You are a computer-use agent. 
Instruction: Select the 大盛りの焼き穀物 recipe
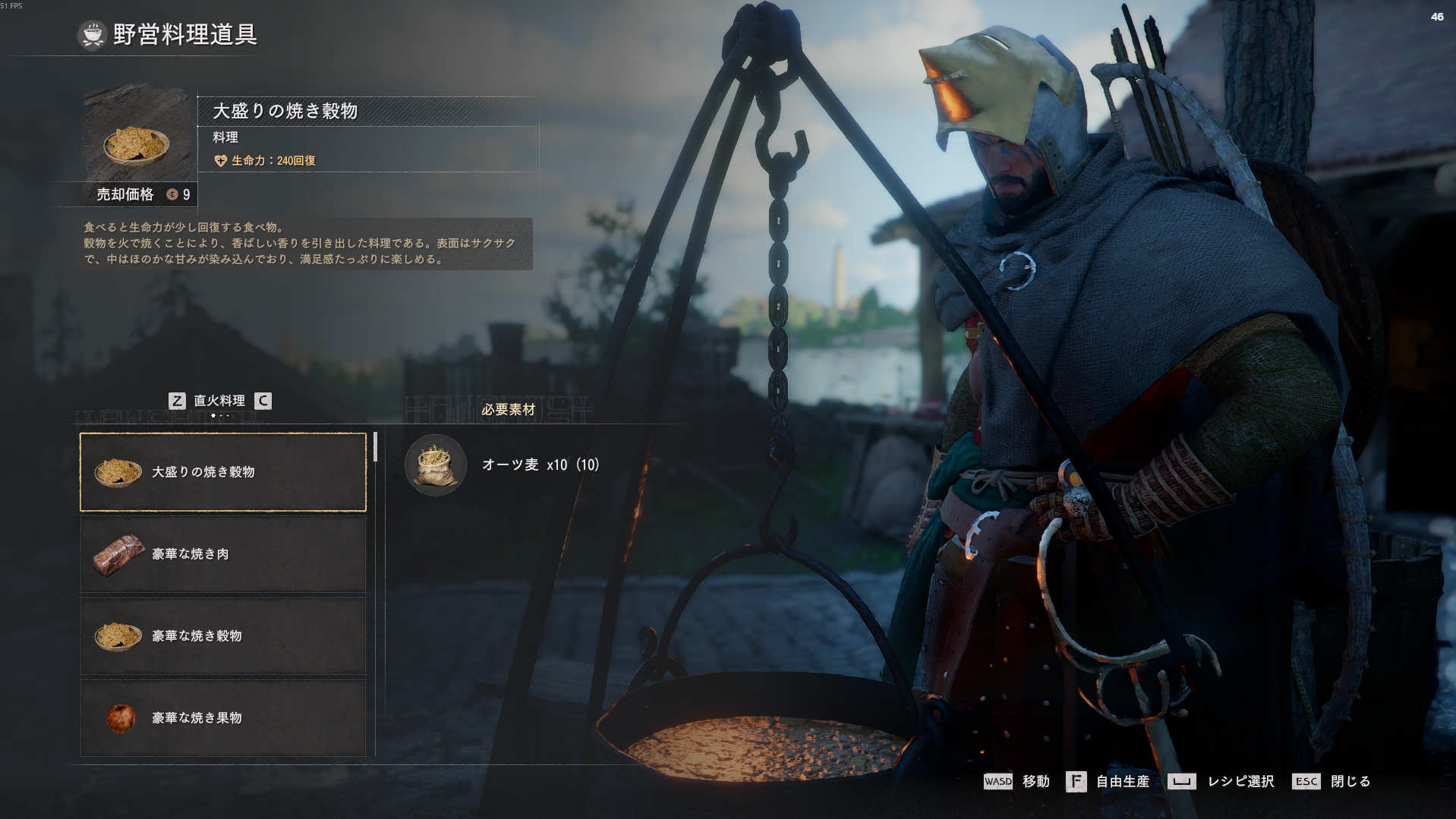pos(223,472)
